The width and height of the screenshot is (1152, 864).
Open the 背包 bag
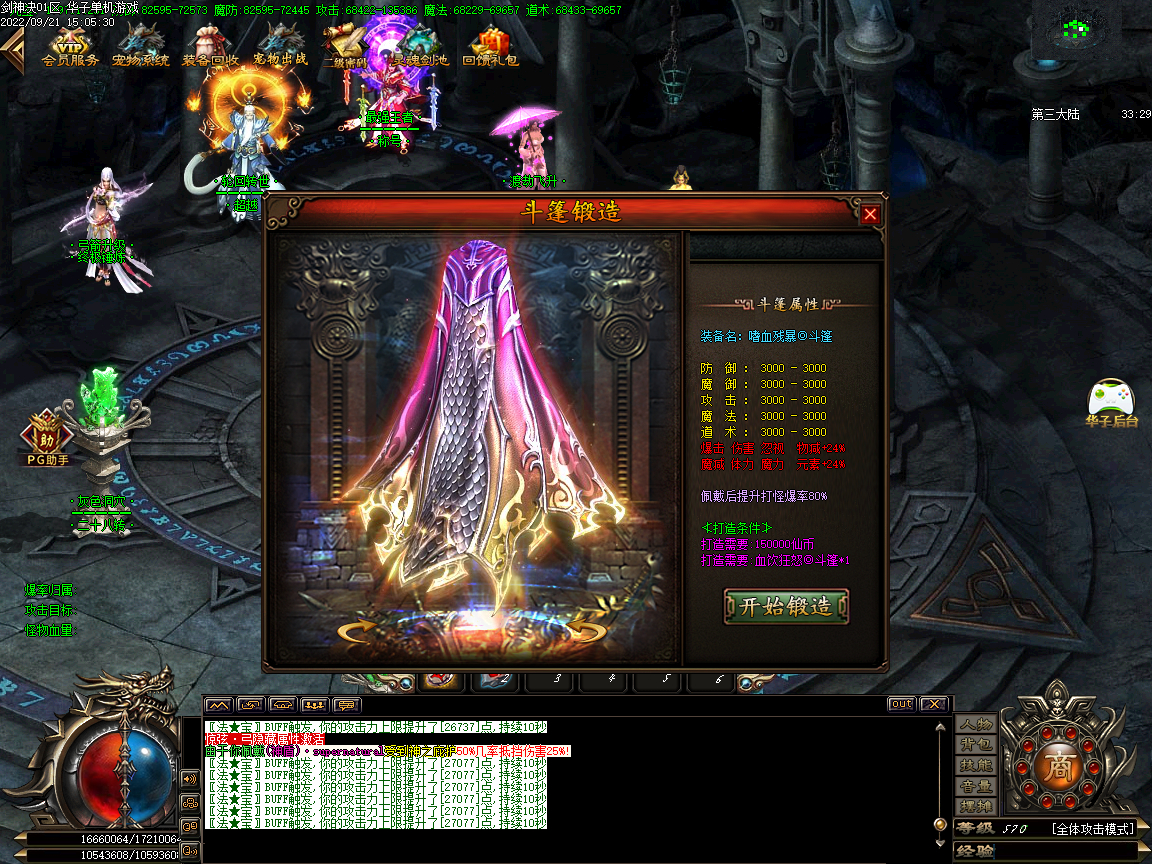click(975, 745)
